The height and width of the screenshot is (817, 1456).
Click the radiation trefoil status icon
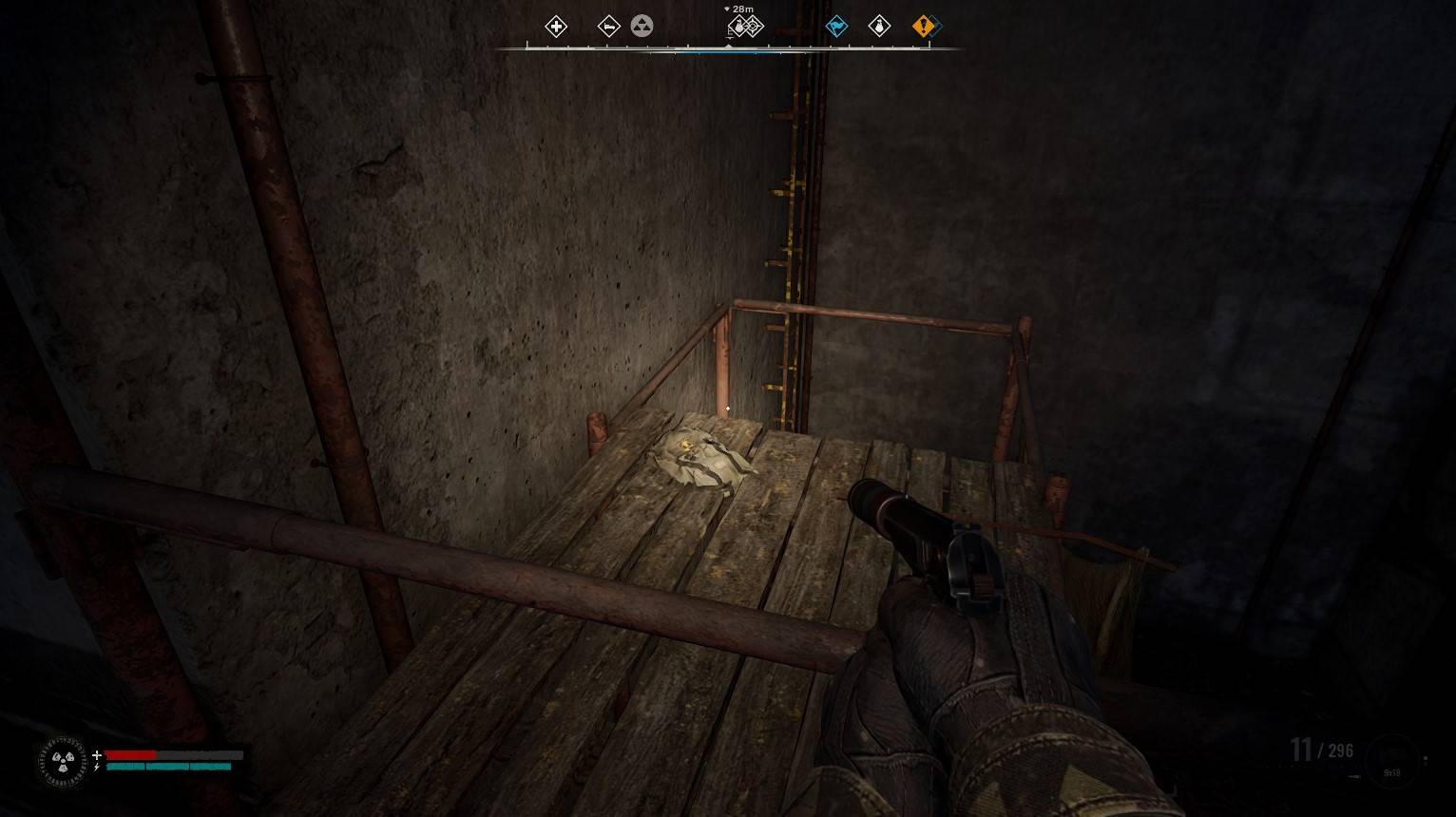coord(63,762)
